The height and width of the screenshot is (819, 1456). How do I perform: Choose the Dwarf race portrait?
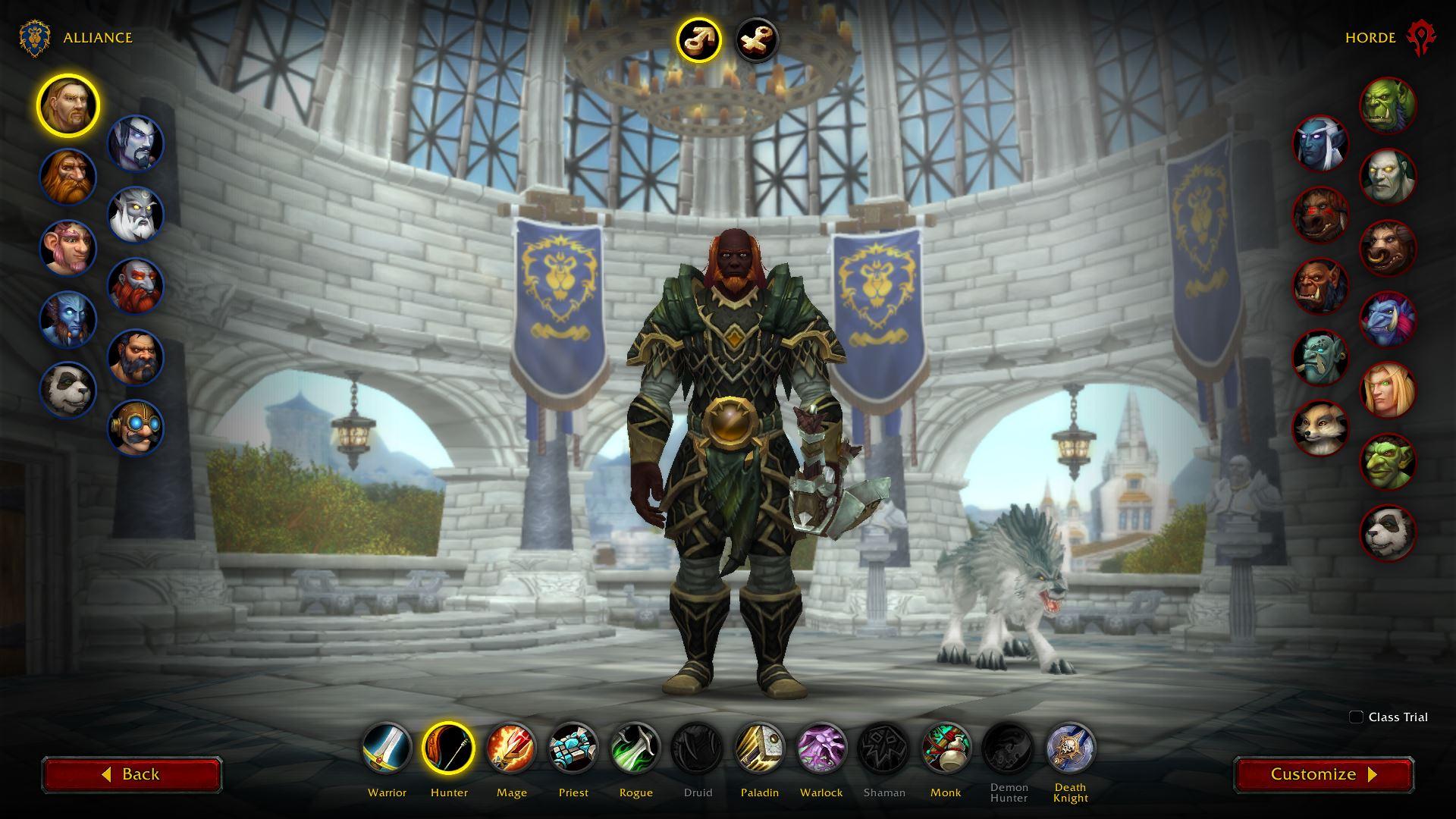coord(68,177)
